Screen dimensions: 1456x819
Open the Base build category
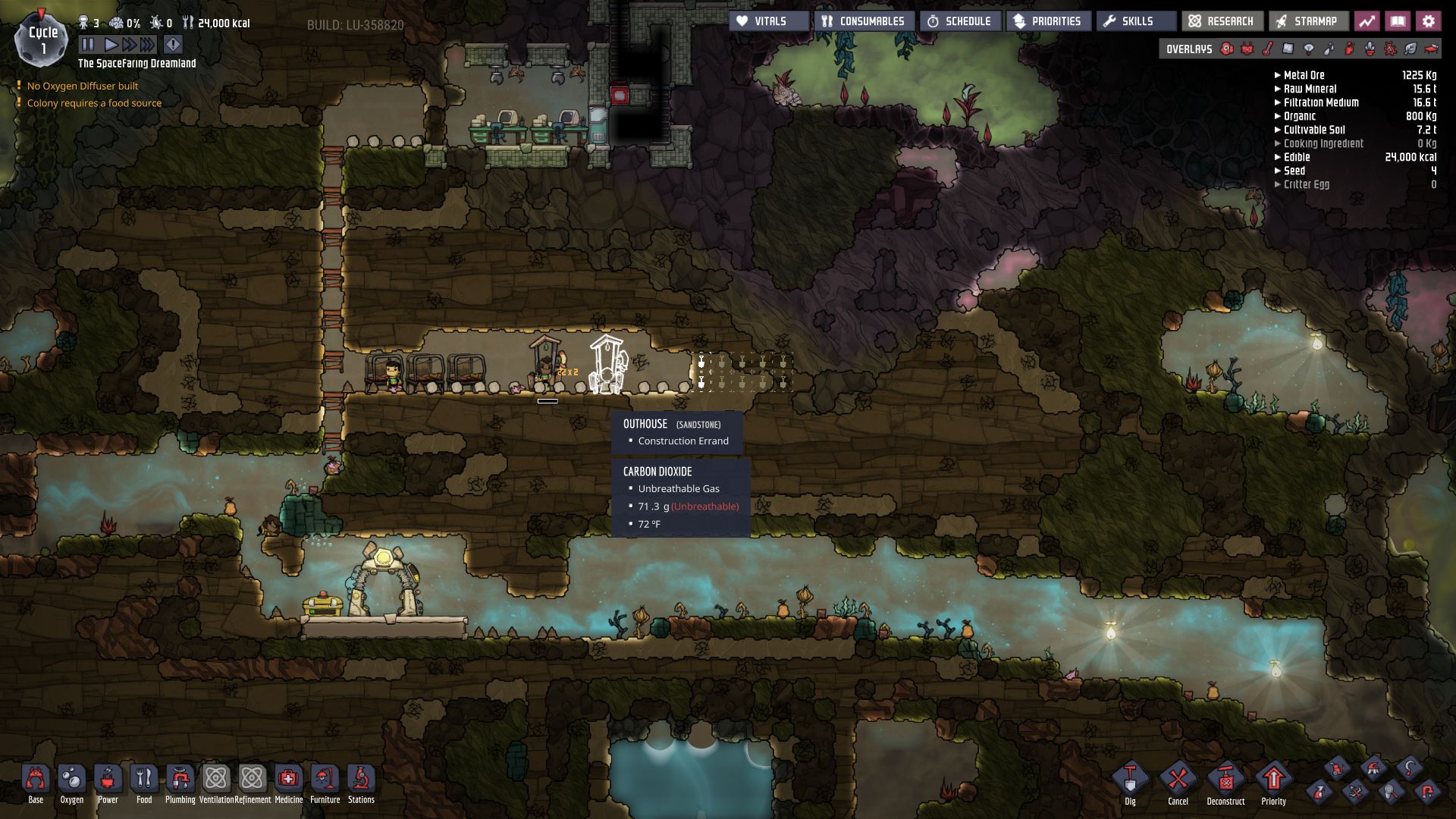coord(36,780)
